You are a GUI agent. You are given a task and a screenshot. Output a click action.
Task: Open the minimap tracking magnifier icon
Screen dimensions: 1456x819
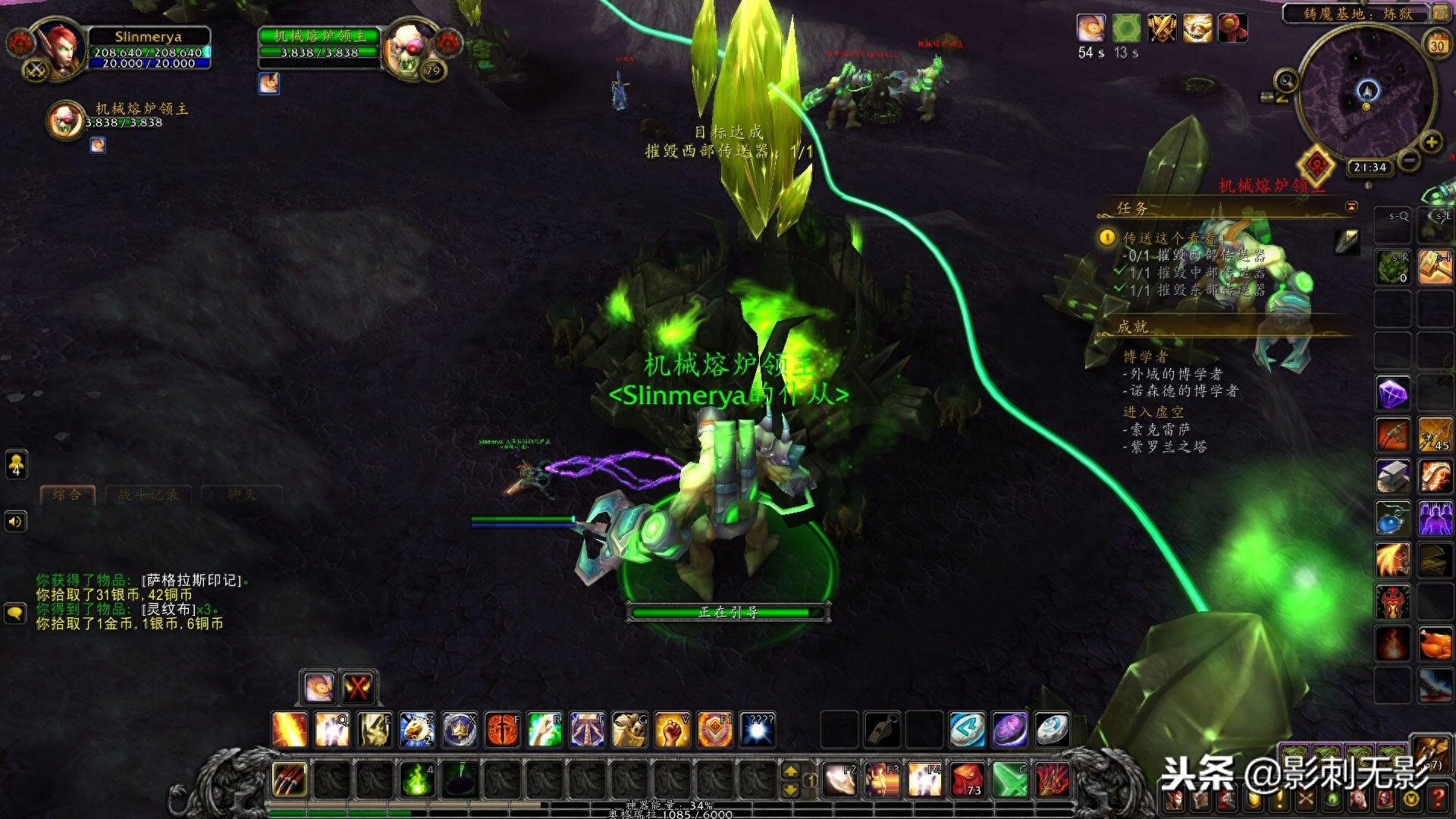point(1286,80)
